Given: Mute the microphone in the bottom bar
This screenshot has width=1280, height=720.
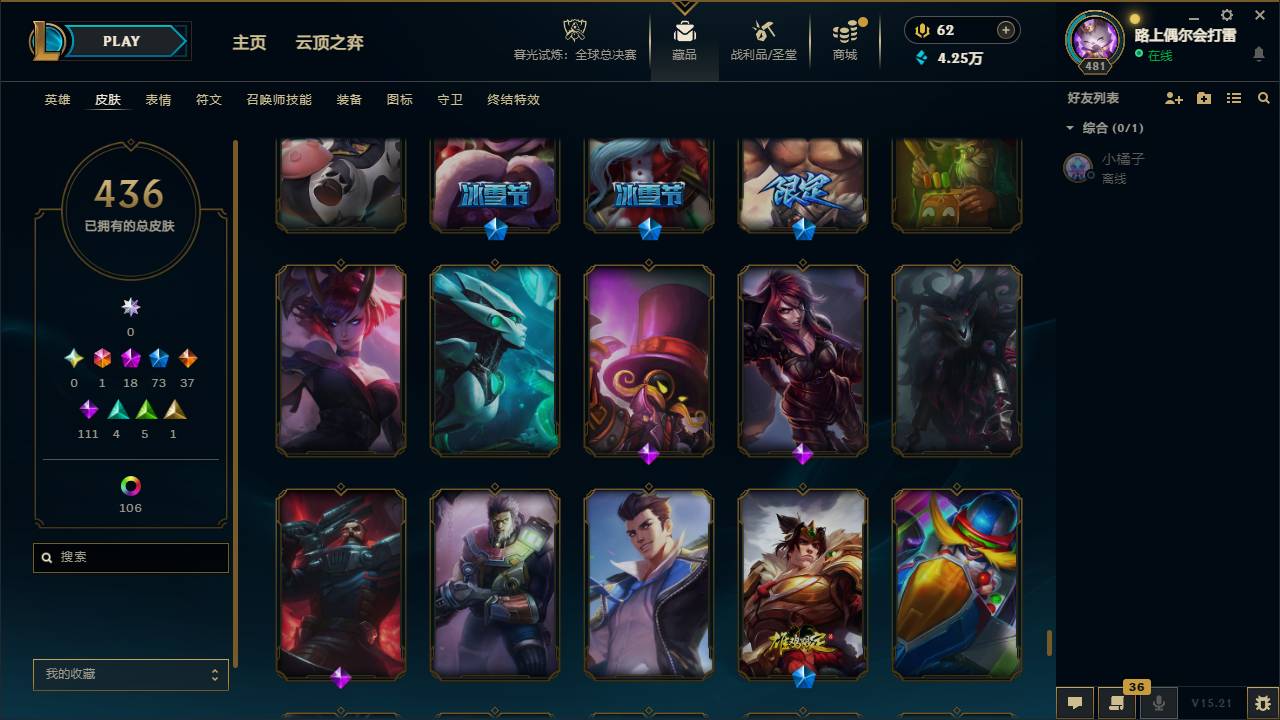Looking at the screenshot, I should (x=1159, y=703).
